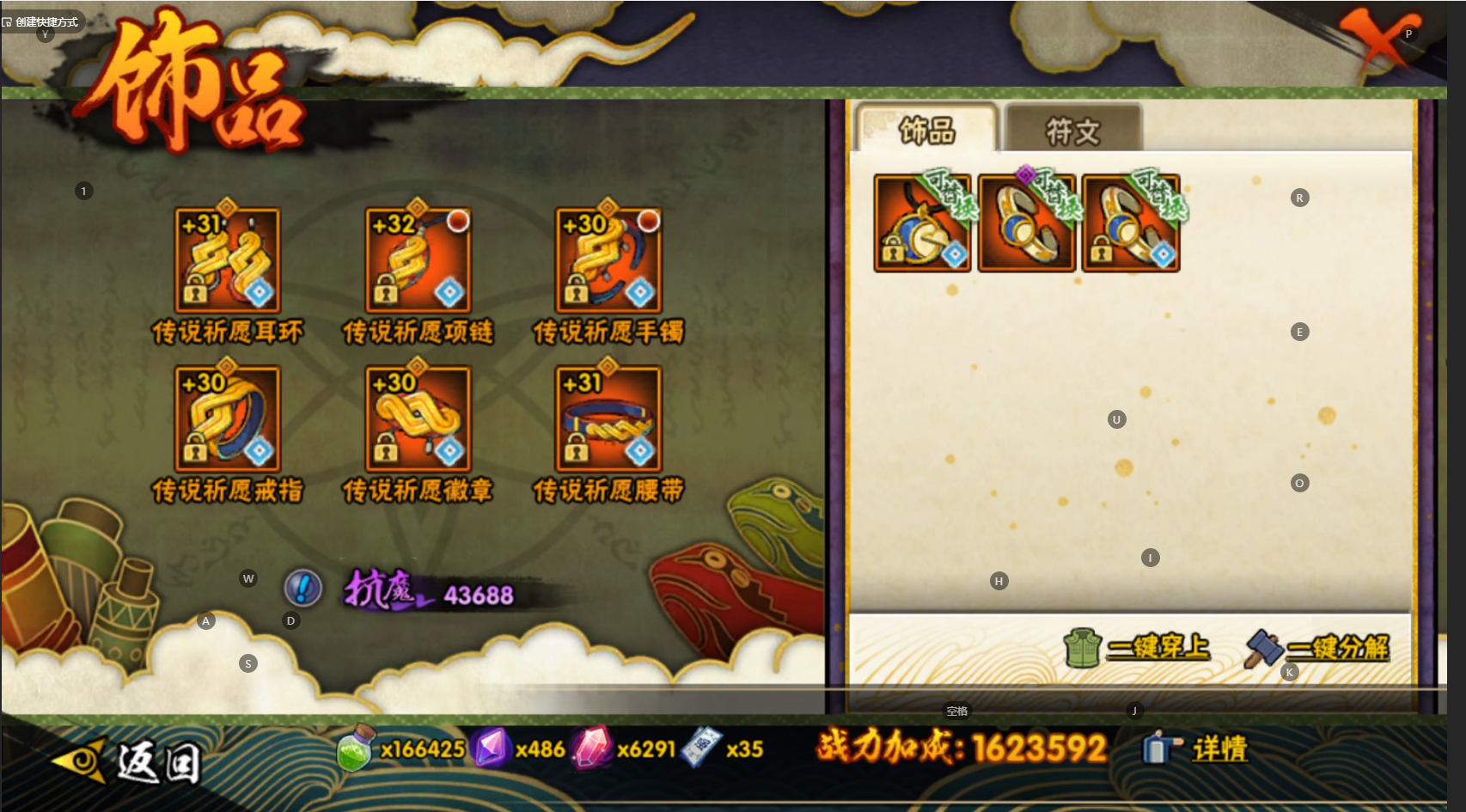Activate 一键穿上 one-click equip
The width and height of the screenshot is (1466, 812).
coord(1138,648)
